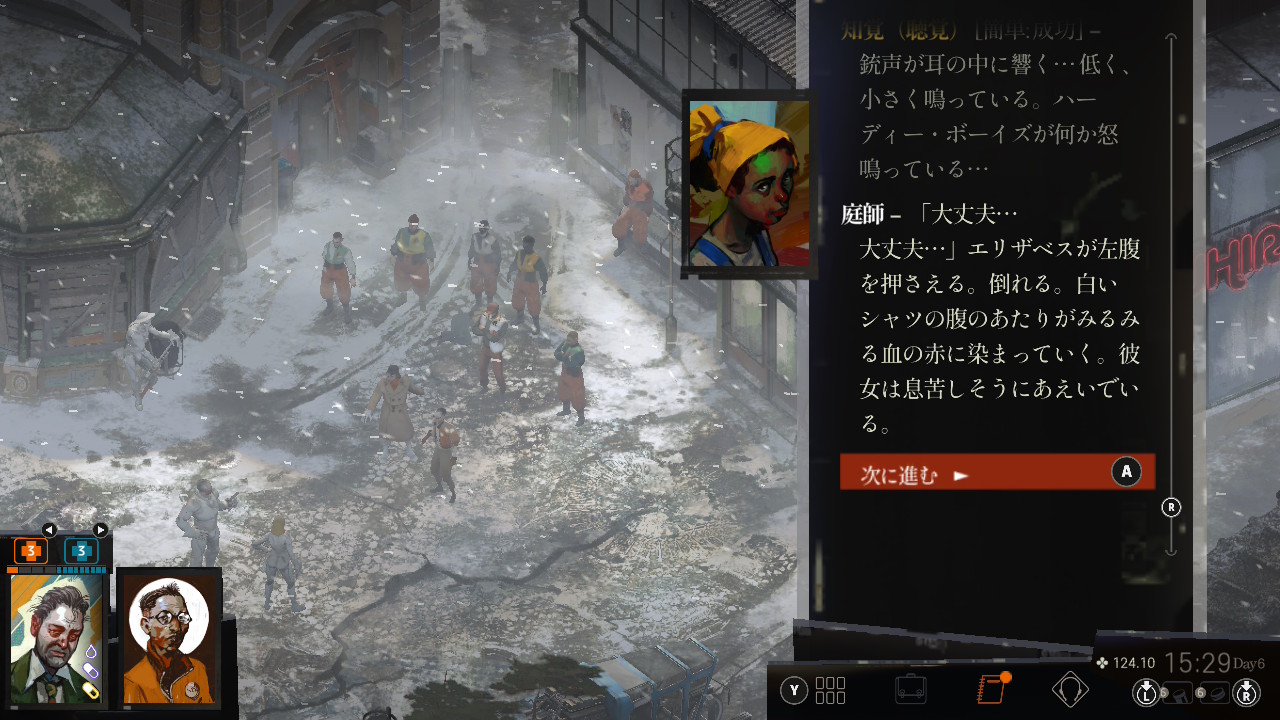Select the detective's portrait in green suit
Viewport: 1280px width, 720px height.
click(57, 639)
